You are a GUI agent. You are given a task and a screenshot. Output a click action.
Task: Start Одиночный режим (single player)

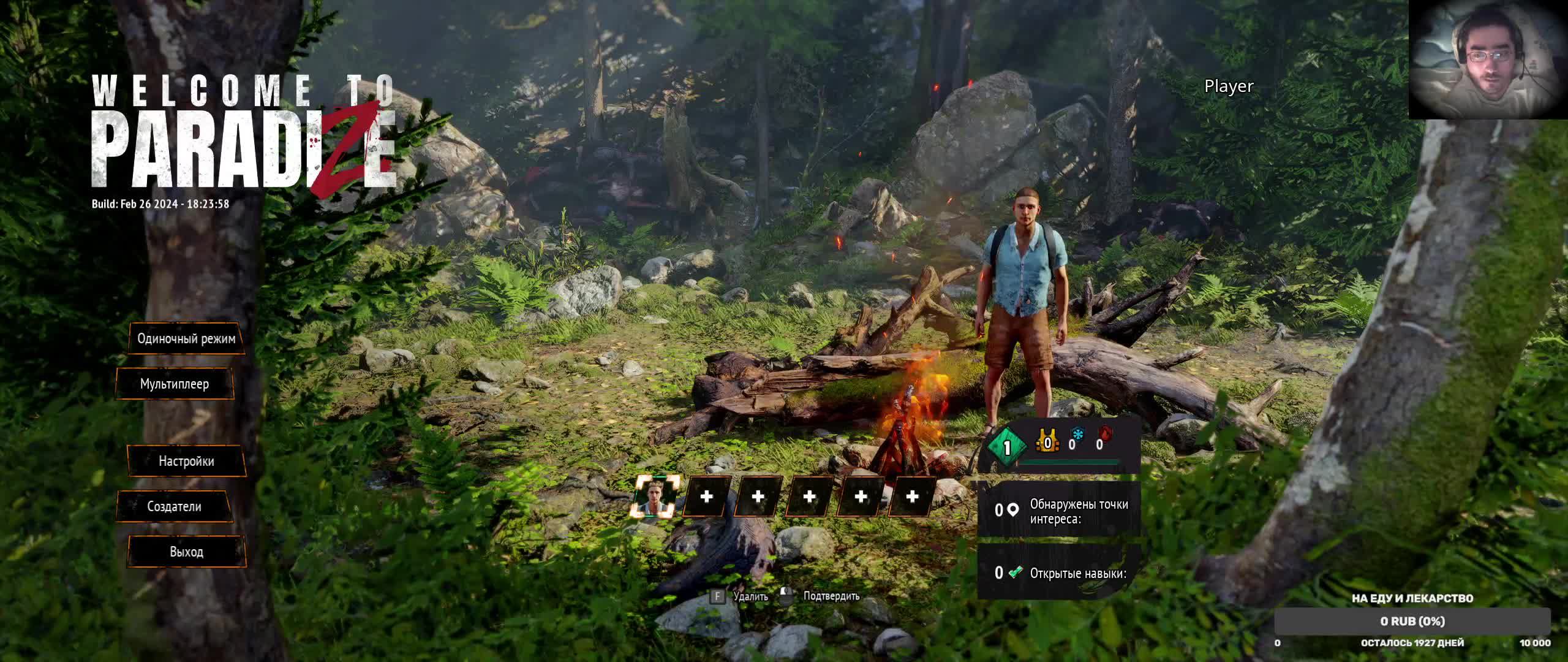186,339
